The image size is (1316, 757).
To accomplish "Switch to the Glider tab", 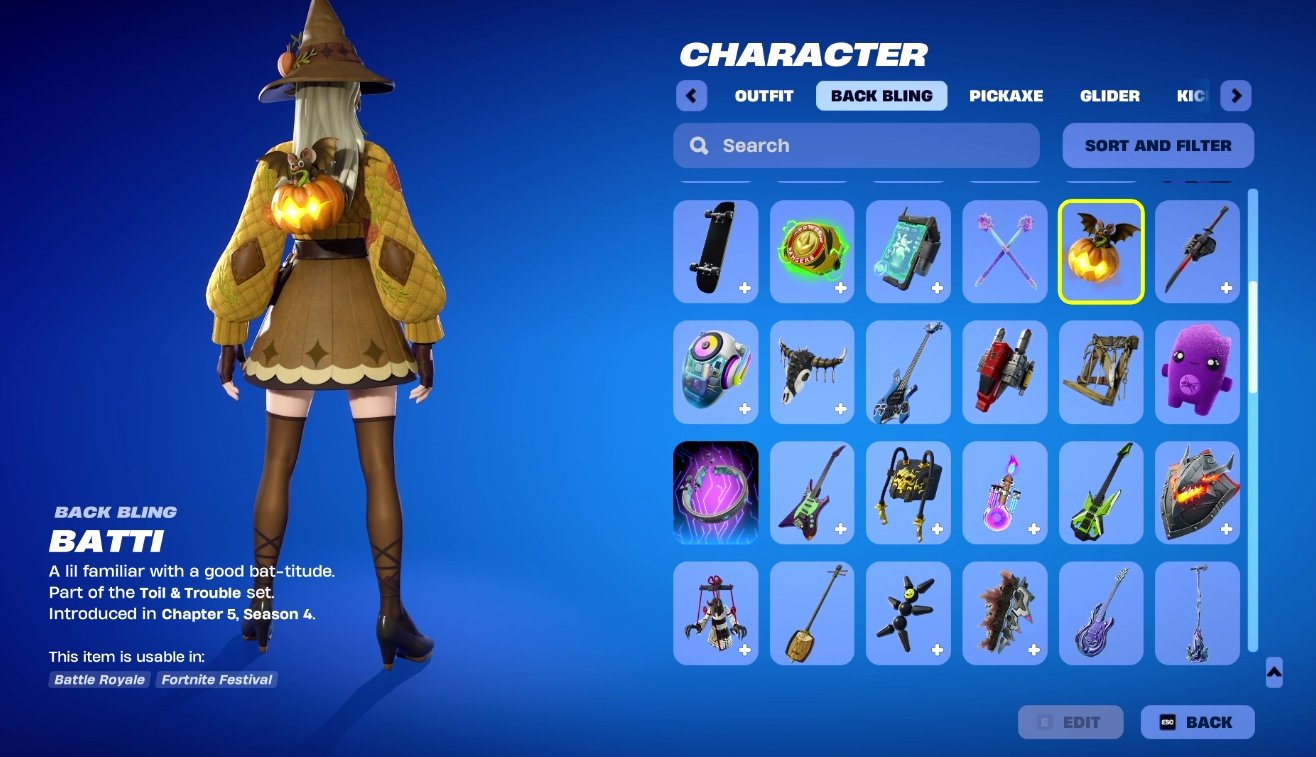I will tap(1110, 95).
